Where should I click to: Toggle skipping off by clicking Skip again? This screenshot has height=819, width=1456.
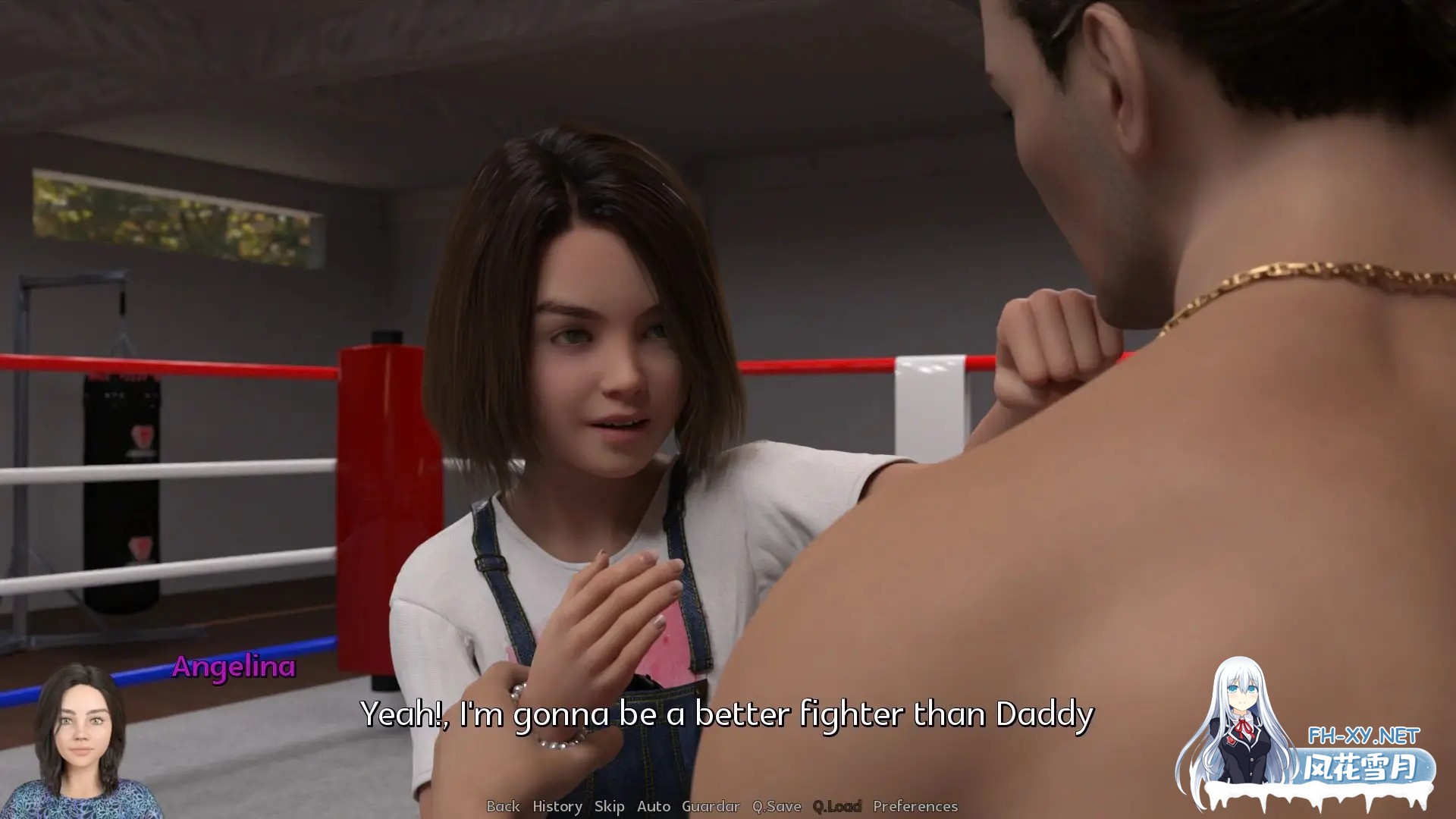coord(610,807)
